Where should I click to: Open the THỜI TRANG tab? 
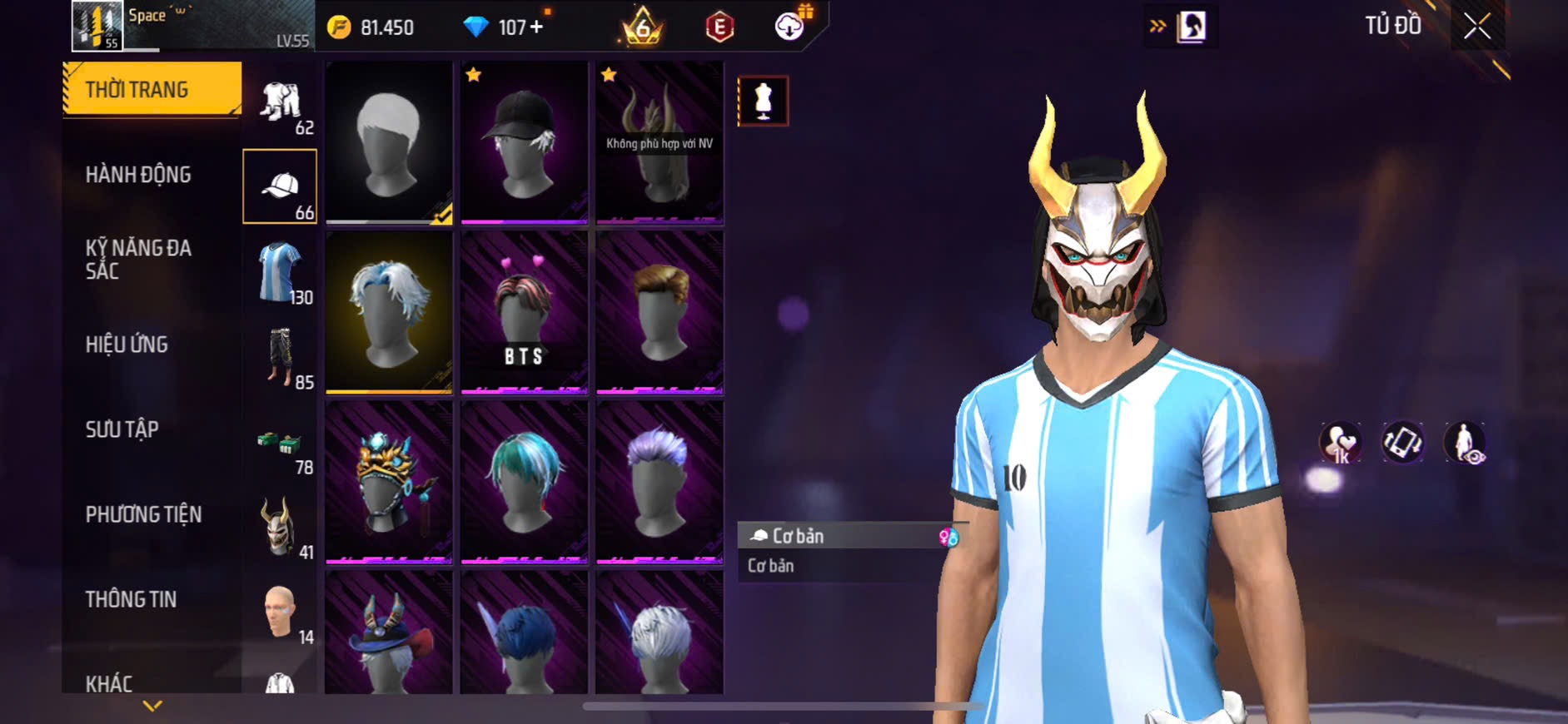click(152, 89)
